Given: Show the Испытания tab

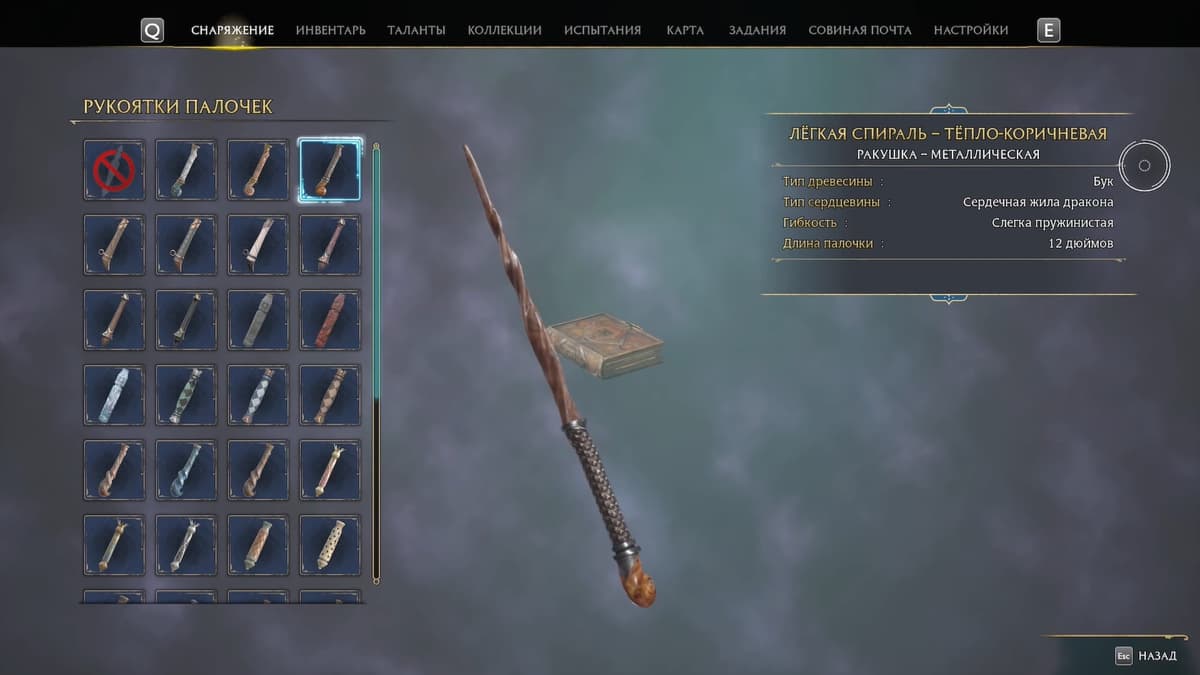Looking at the screenshot, I should coord(602,30).
